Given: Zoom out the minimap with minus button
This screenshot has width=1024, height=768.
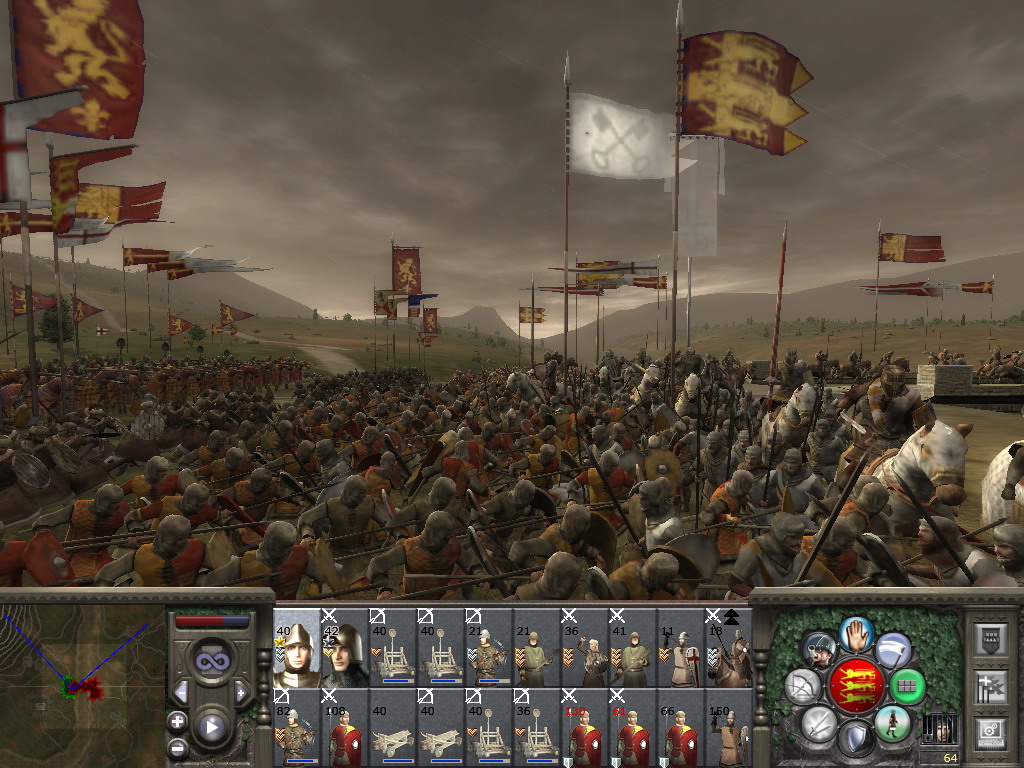Looking at the screenshot, I should click(x=177, y=747).
